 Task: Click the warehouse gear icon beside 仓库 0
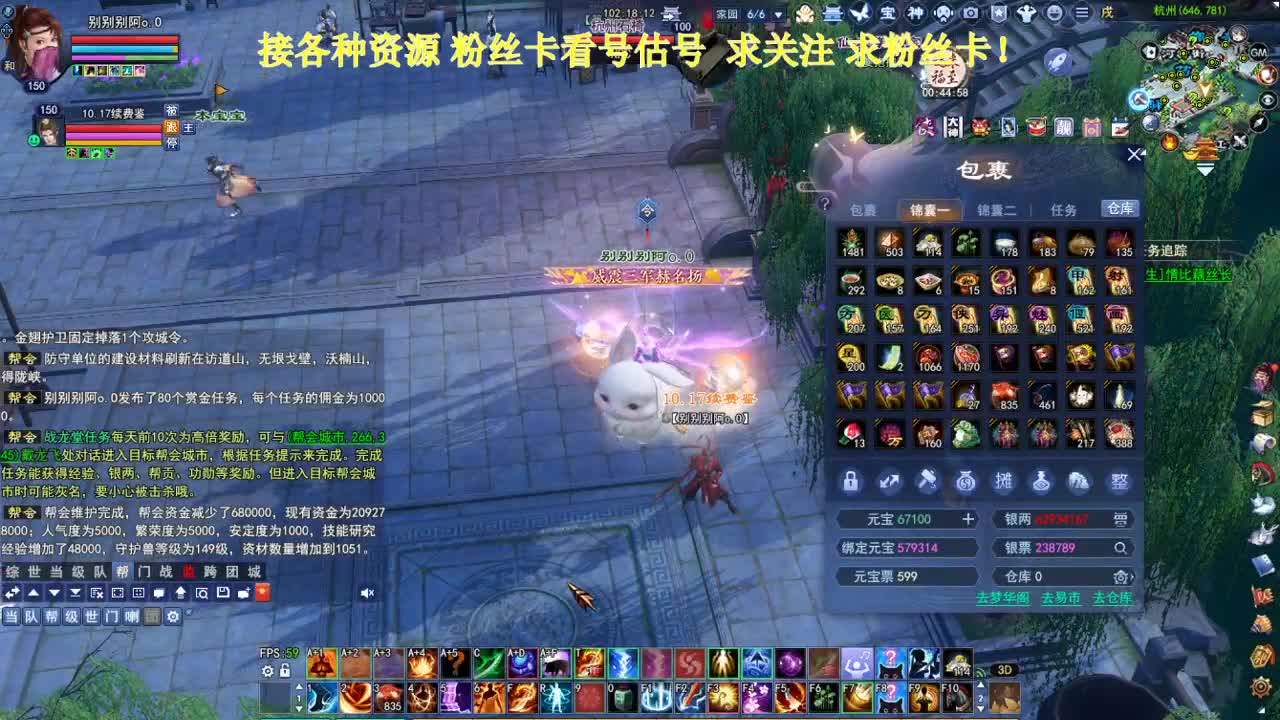(1122, 576)
